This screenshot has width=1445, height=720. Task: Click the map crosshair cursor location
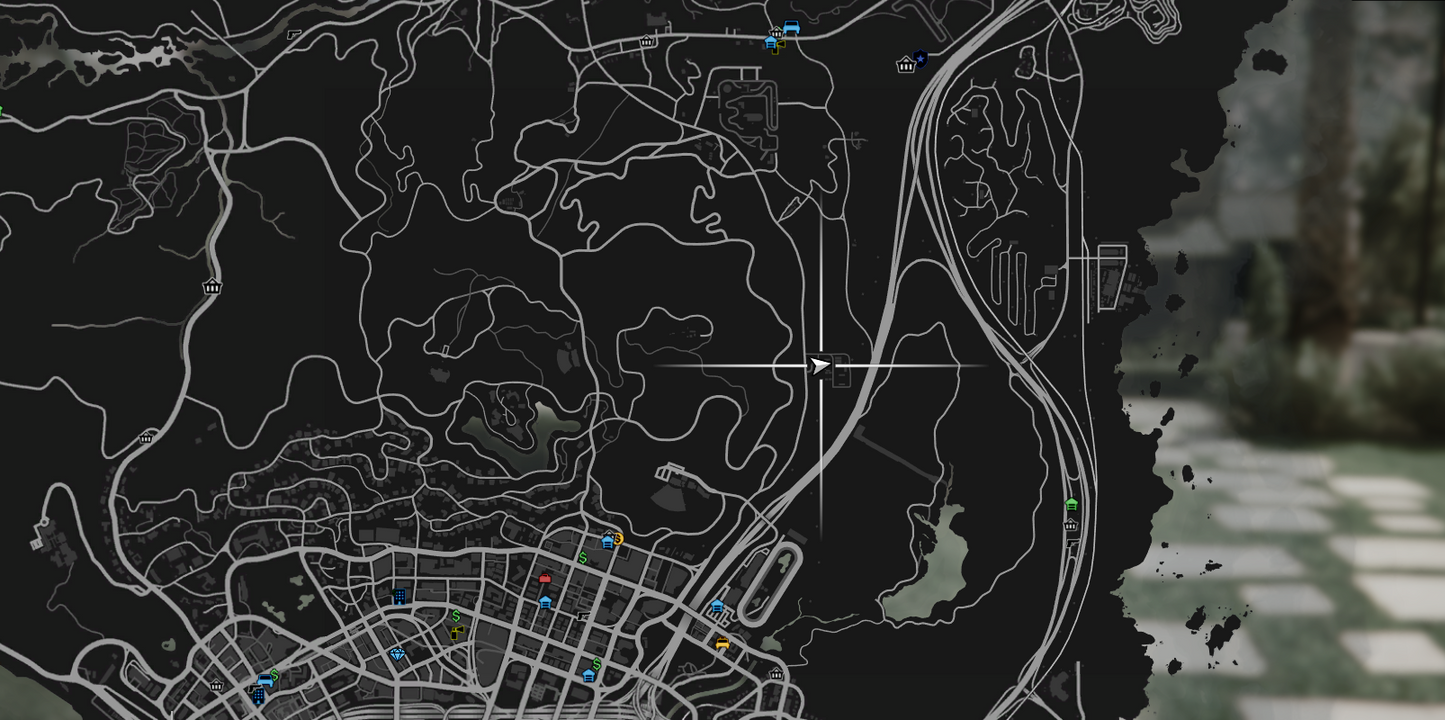(x=822, y=368)
